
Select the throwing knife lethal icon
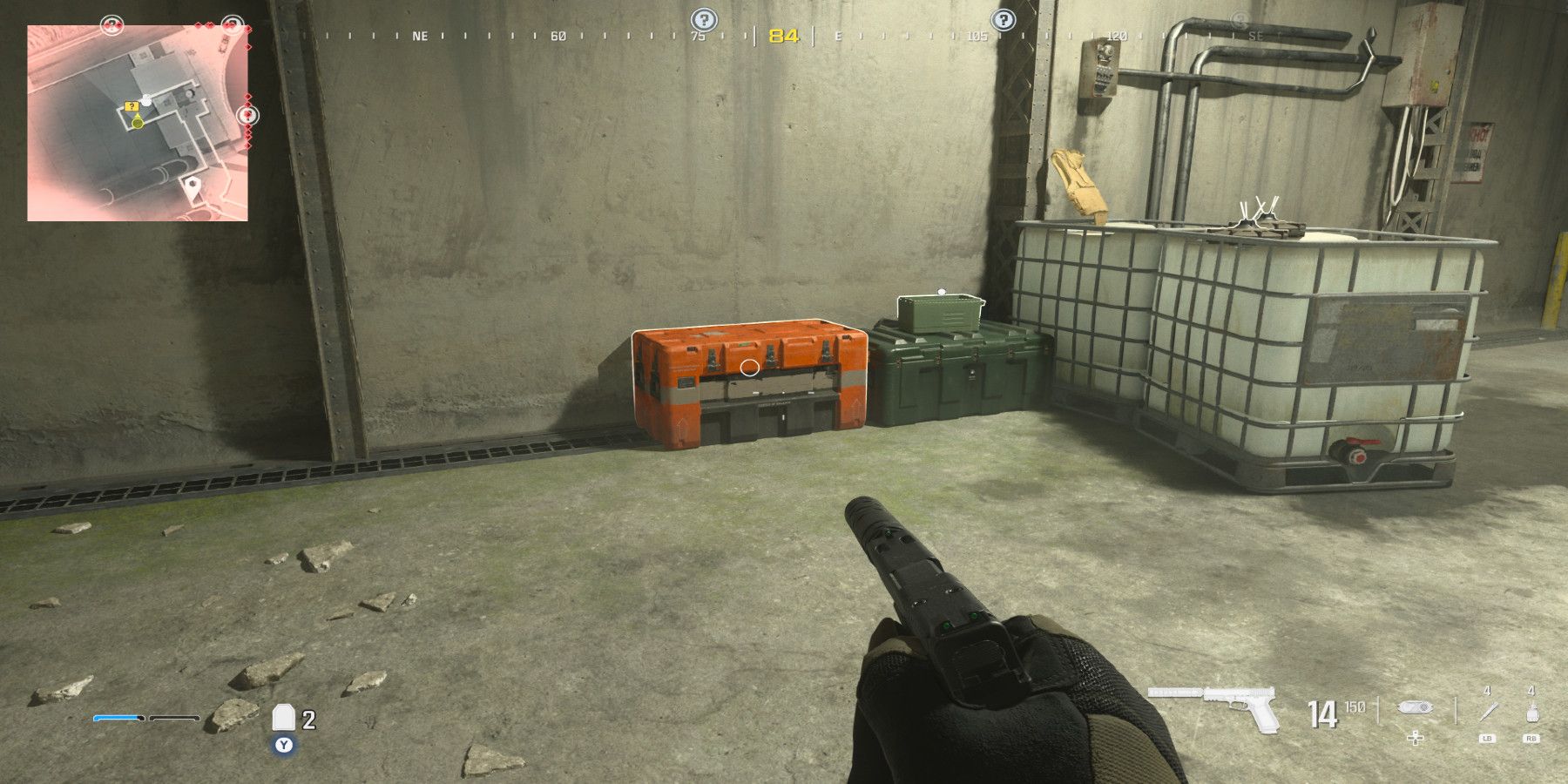coord(1488,710)
